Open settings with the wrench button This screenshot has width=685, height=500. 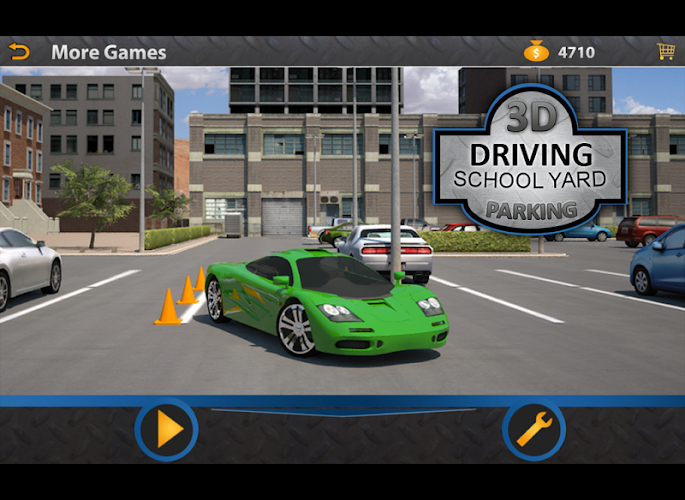533,430
